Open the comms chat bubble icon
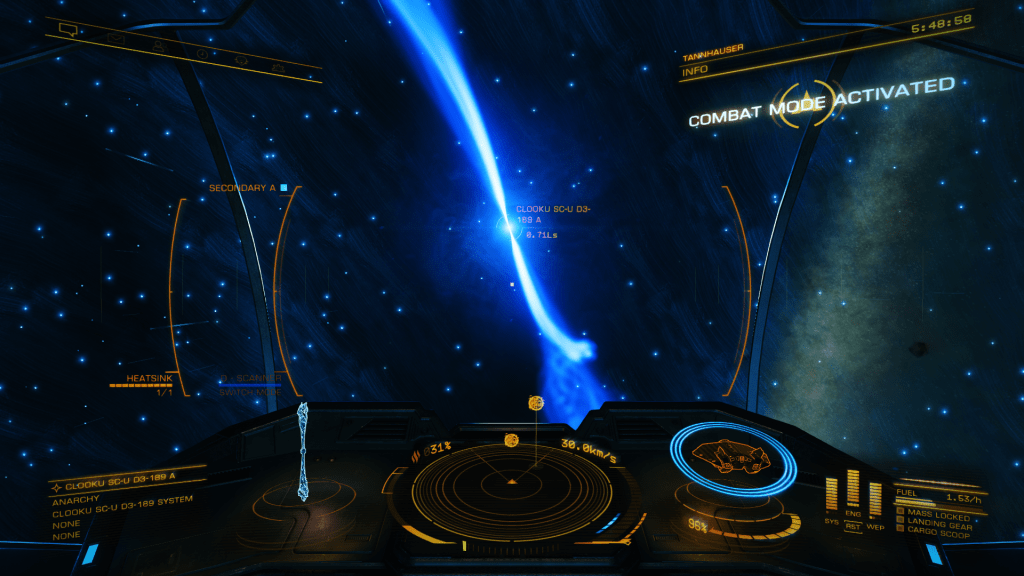Image resolution: width=1024 pixels, height=576 pixels. pos(68,30)
